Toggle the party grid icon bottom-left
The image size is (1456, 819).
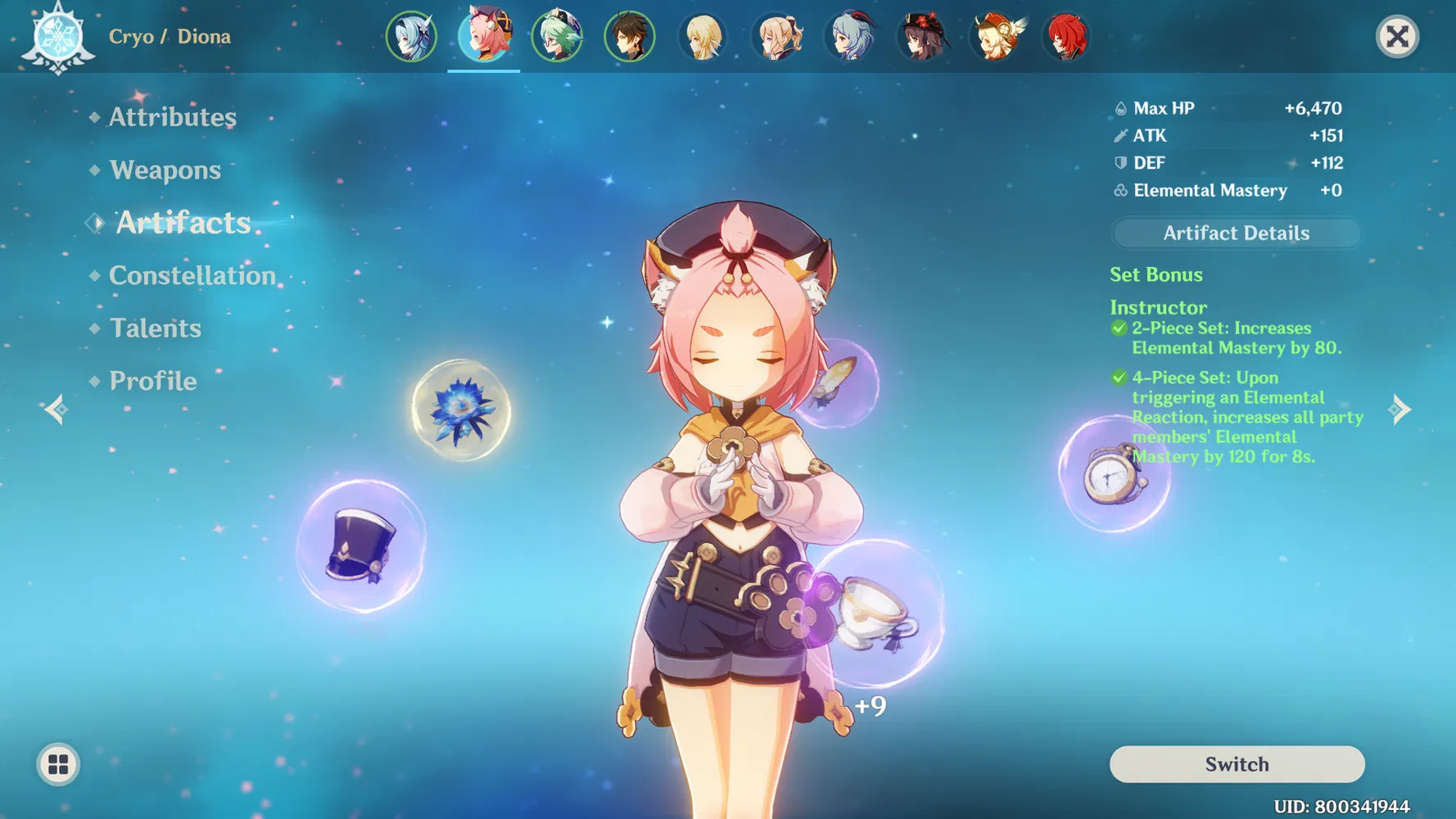tap(56, 764)
